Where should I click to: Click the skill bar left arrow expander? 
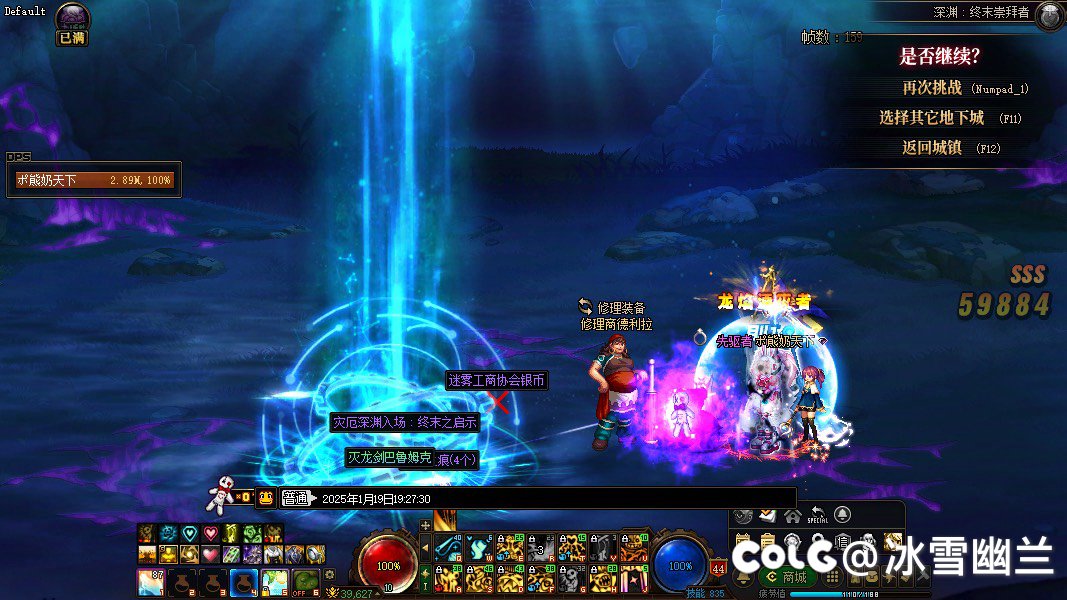click(425, 548)
